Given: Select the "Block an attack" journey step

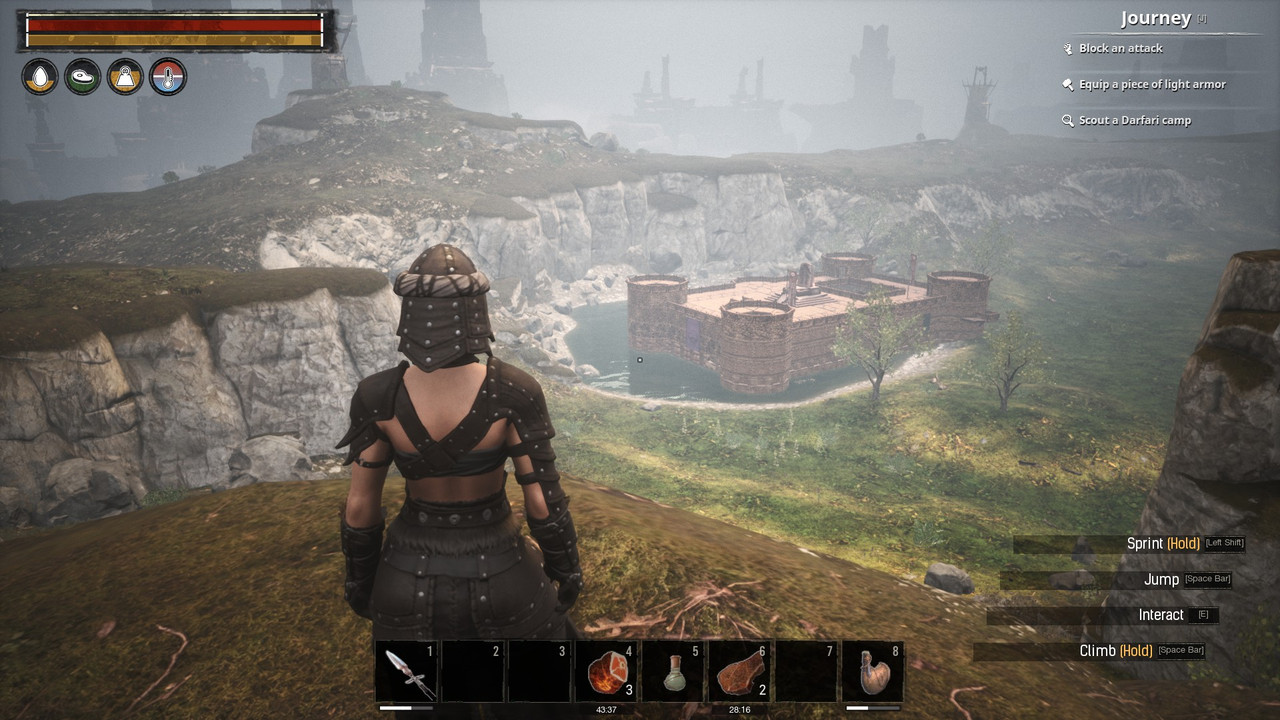Looking at the screenshot, I should point(1120,48).
